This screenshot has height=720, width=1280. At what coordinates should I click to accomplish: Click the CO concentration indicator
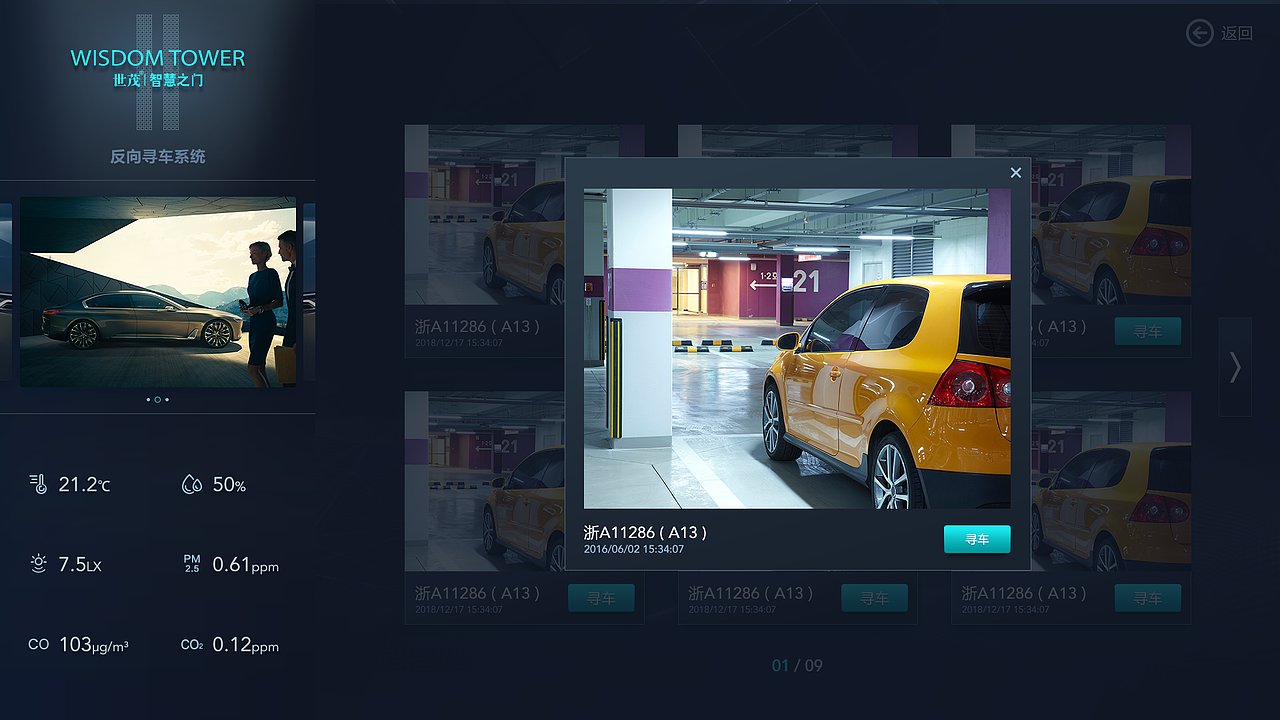tap(38, 644)
